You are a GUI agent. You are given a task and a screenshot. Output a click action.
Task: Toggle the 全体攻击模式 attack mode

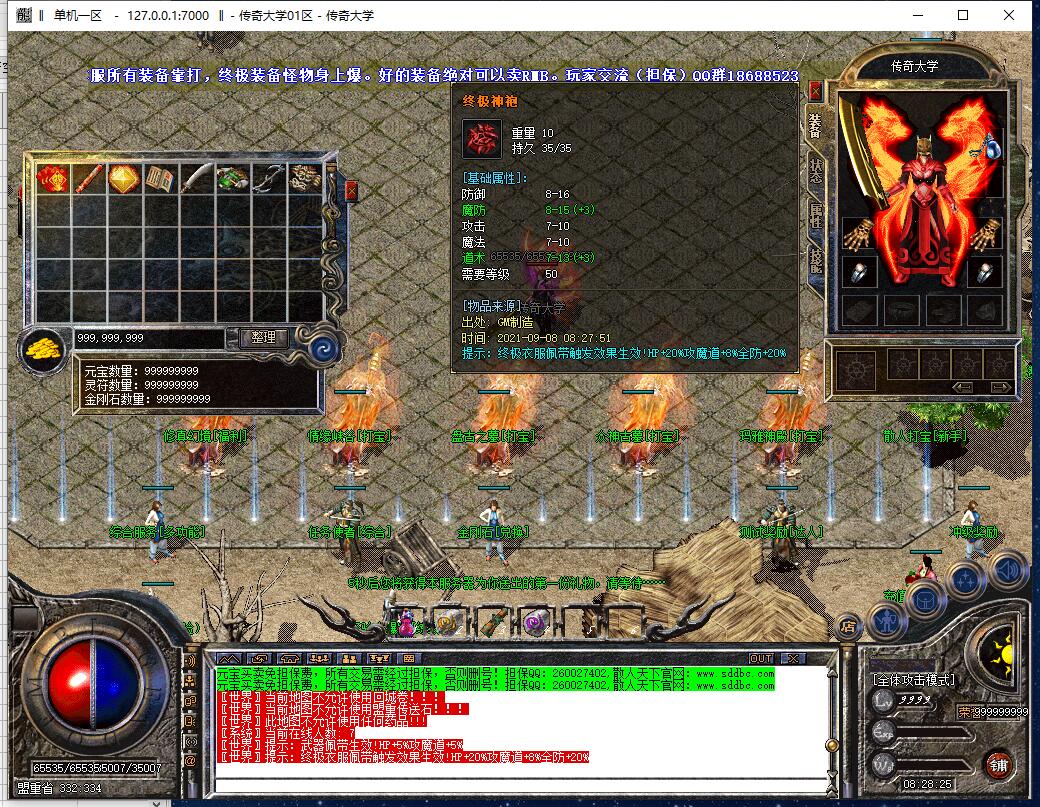tap(913, 680)
